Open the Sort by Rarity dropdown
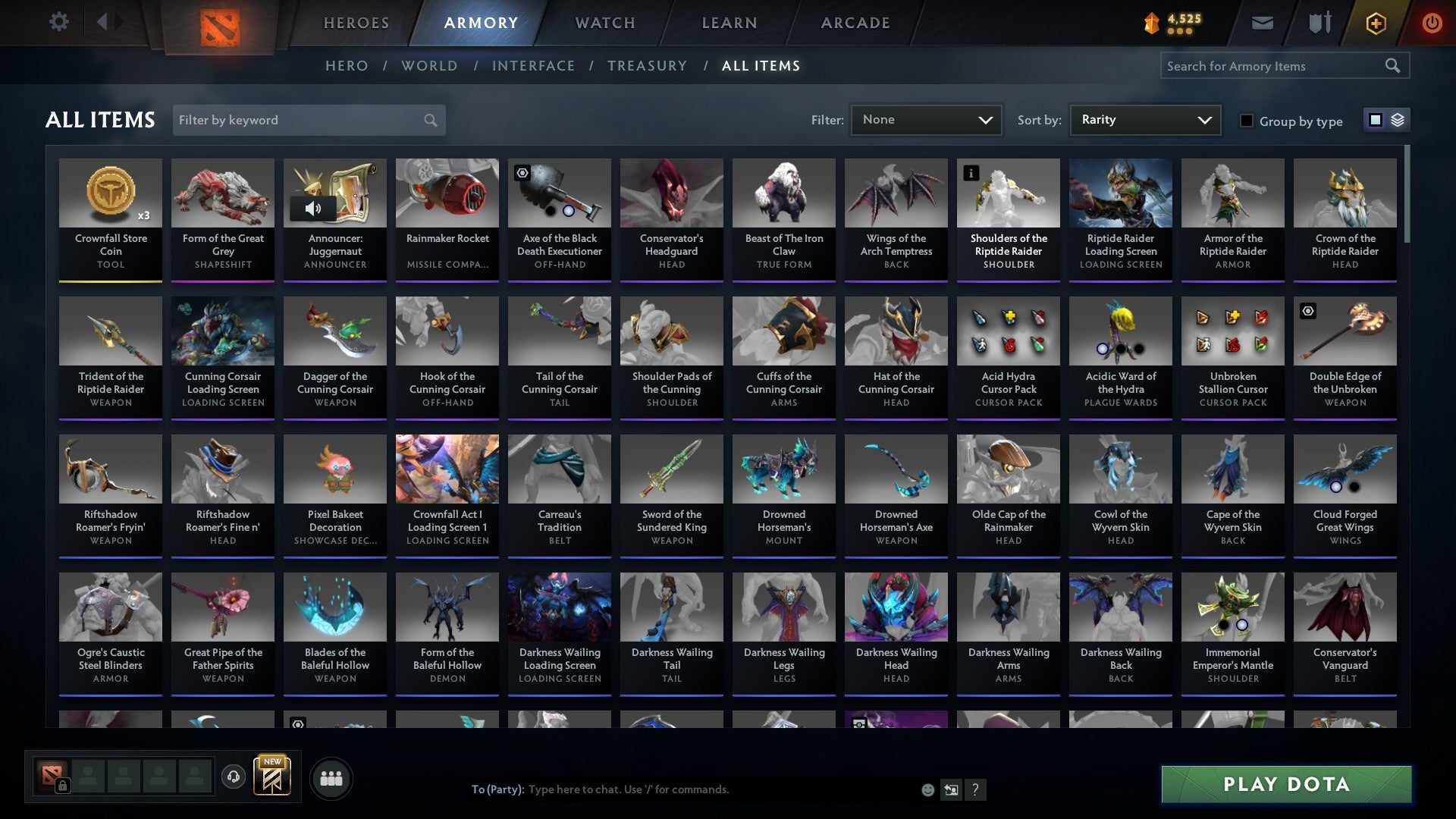The height and width of the screenshot is (819, 1456). (x=1144, y=119)
